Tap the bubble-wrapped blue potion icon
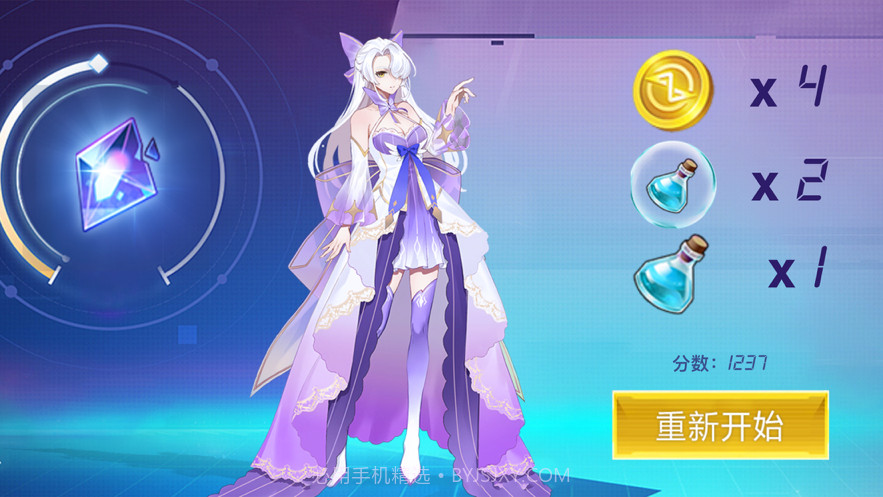The height and width of the screenshot is (497, 883). pos(672,182)
